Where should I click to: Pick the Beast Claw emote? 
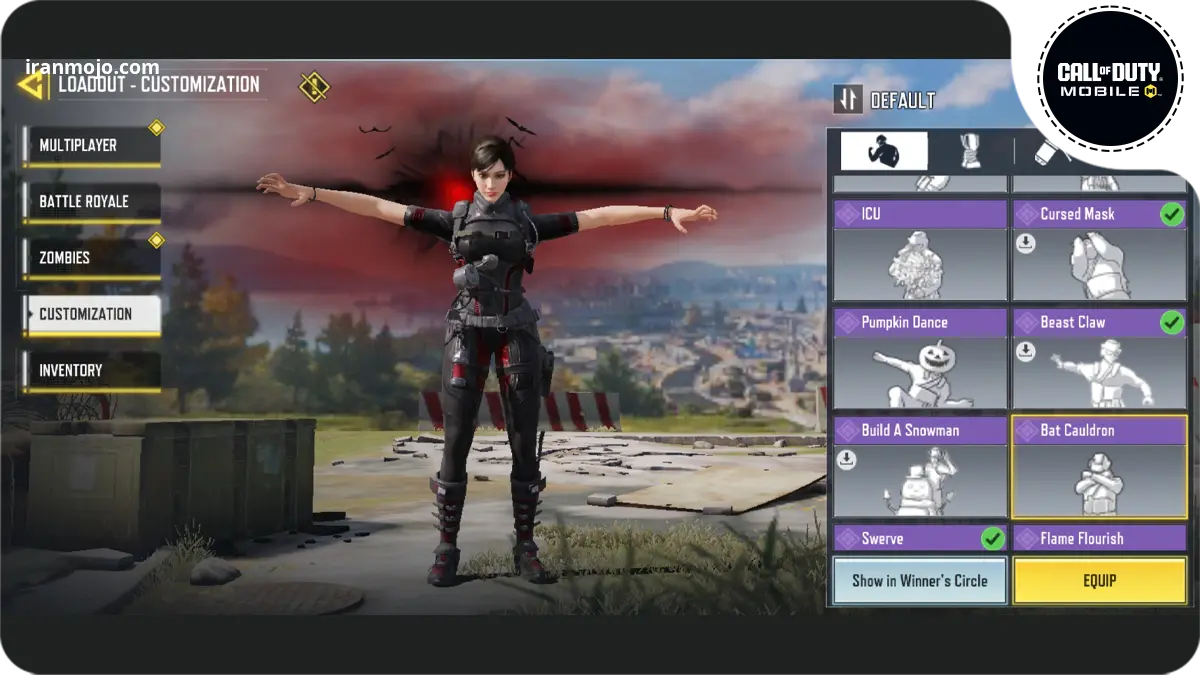coord(1098,359)
